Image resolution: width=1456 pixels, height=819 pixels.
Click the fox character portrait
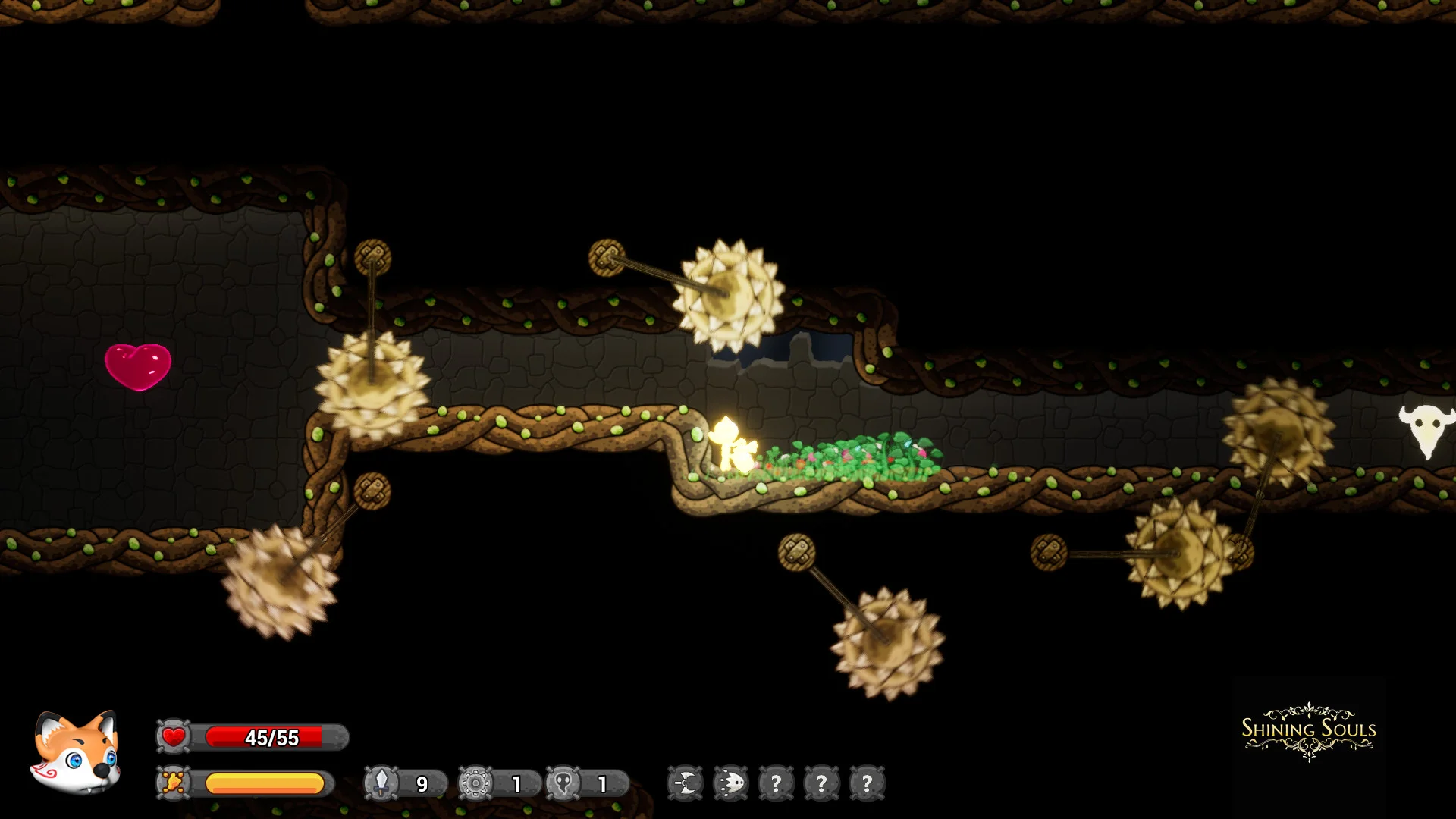(x=76, y=753)
